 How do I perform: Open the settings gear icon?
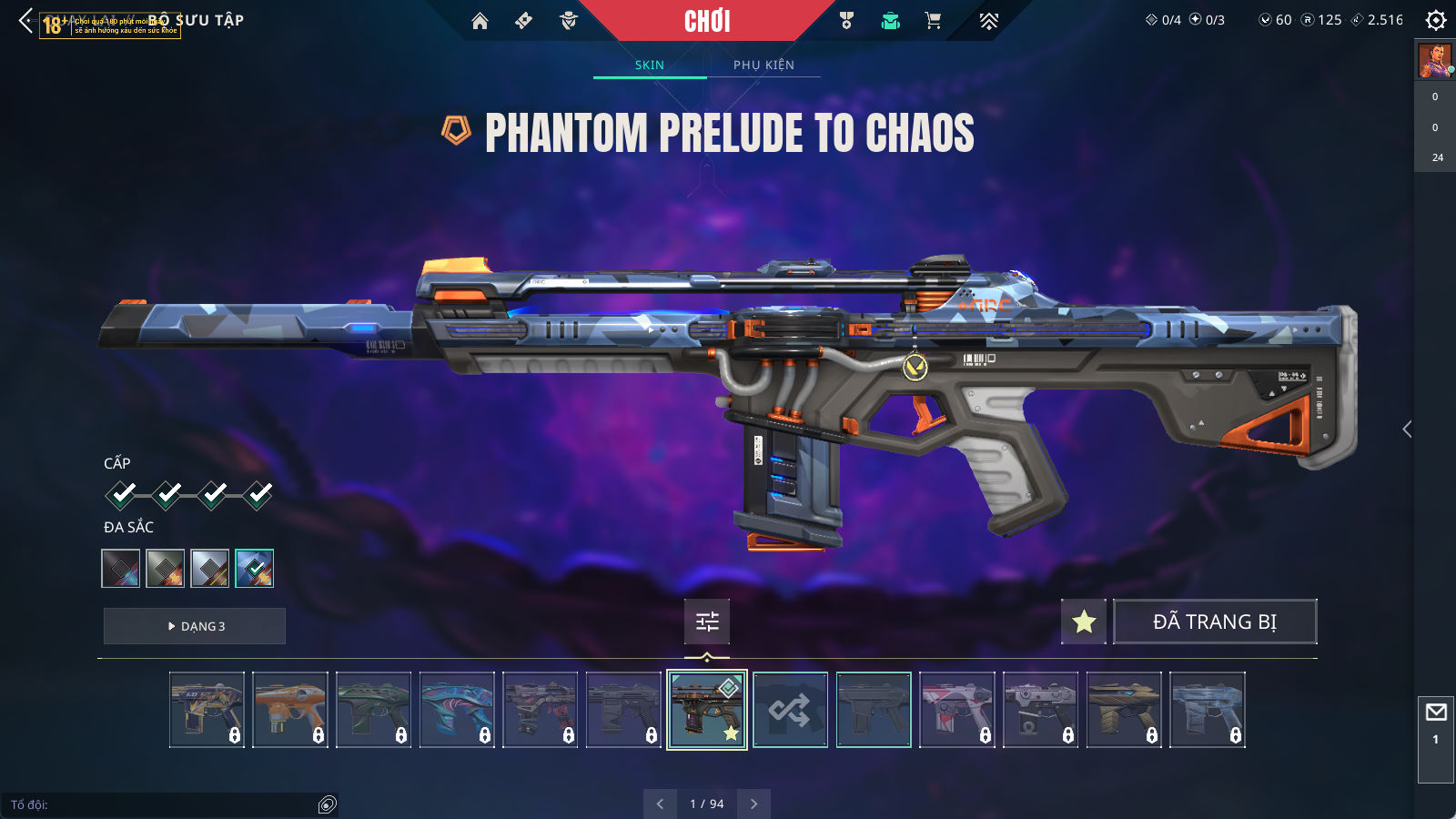coord(1435,20)
